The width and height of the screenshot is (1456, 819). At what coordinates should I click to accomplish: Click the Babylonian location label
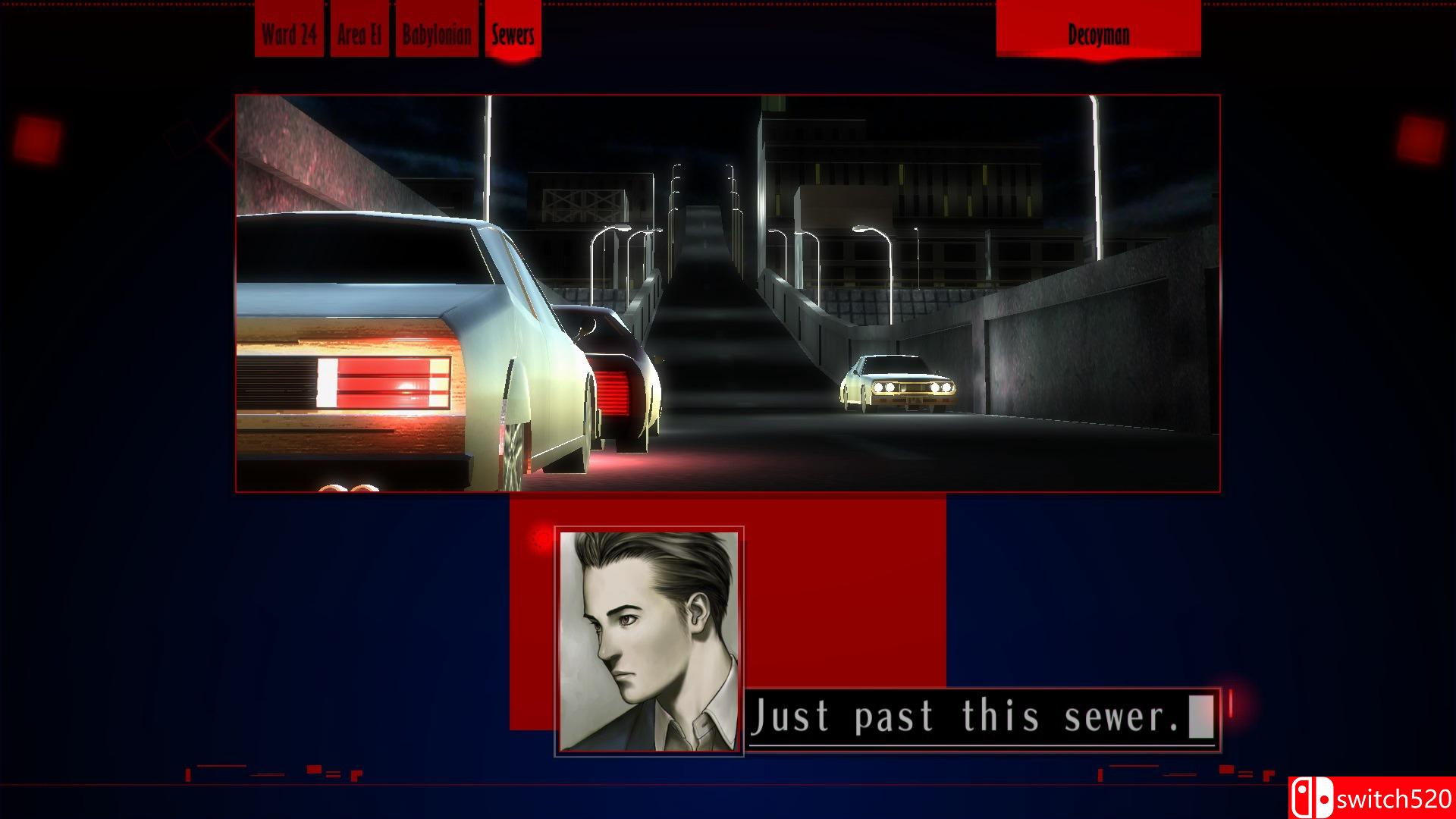pos(437,33)
